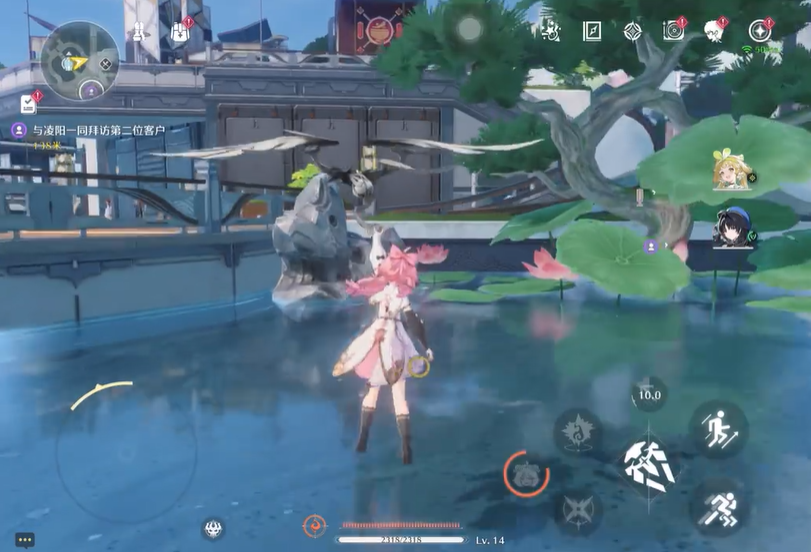Open the four-point star diamond icon

coord(632,31)
